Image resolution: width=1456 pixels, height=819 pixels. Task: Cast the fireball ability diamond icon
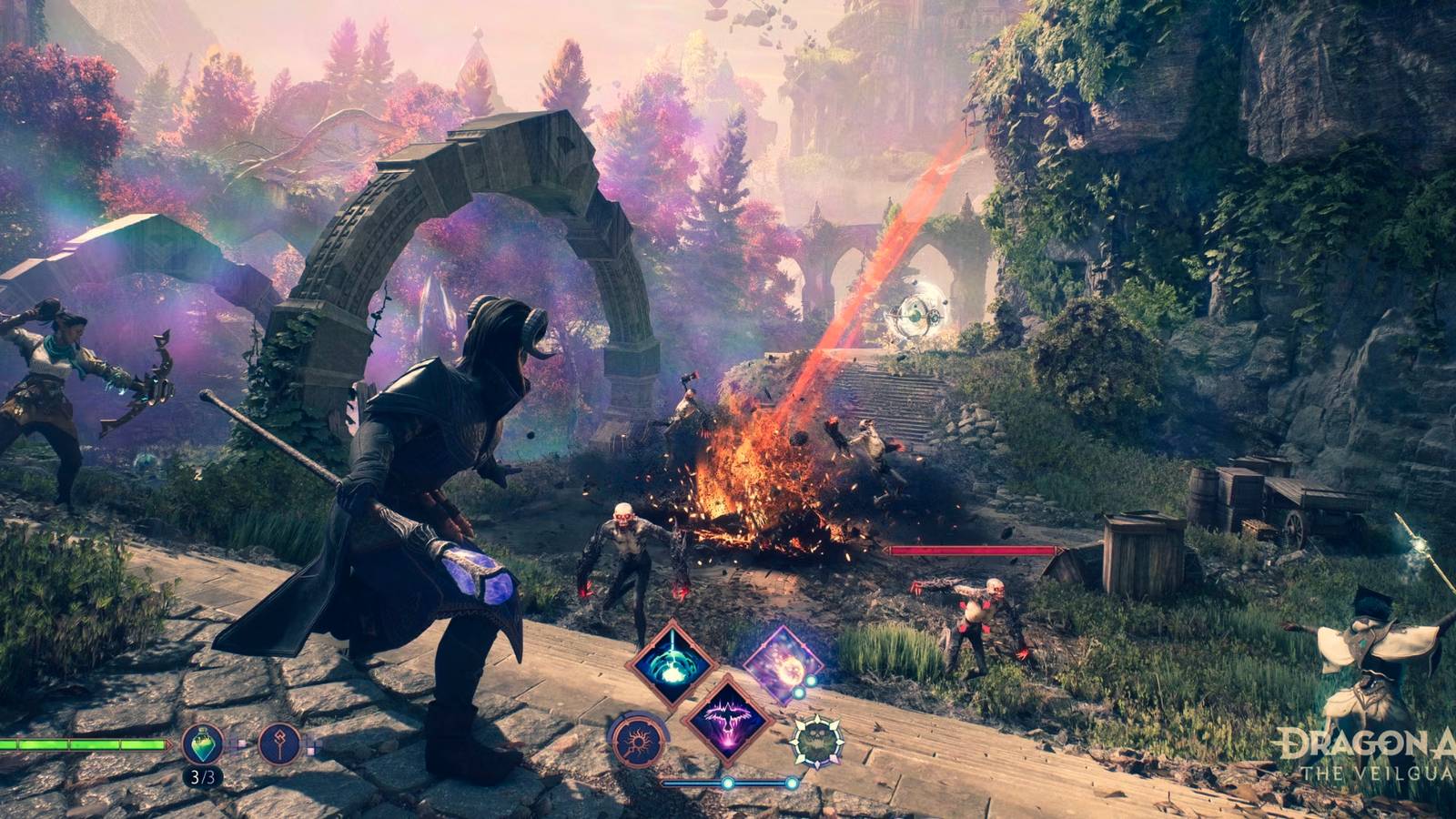coord(784,662)
